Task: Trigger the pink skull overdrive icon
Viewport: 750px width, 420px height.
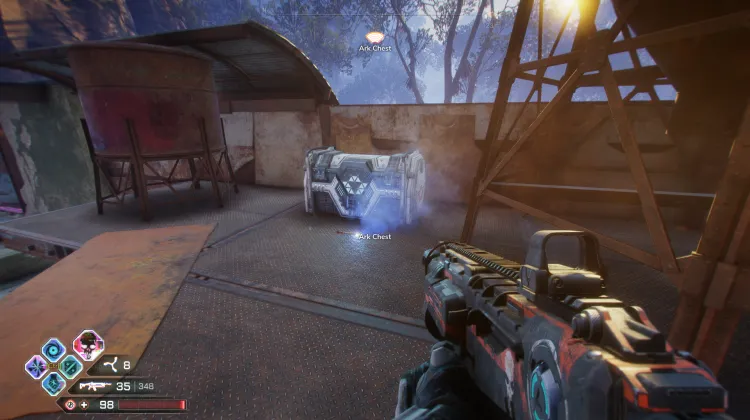Action: [88, 346]
